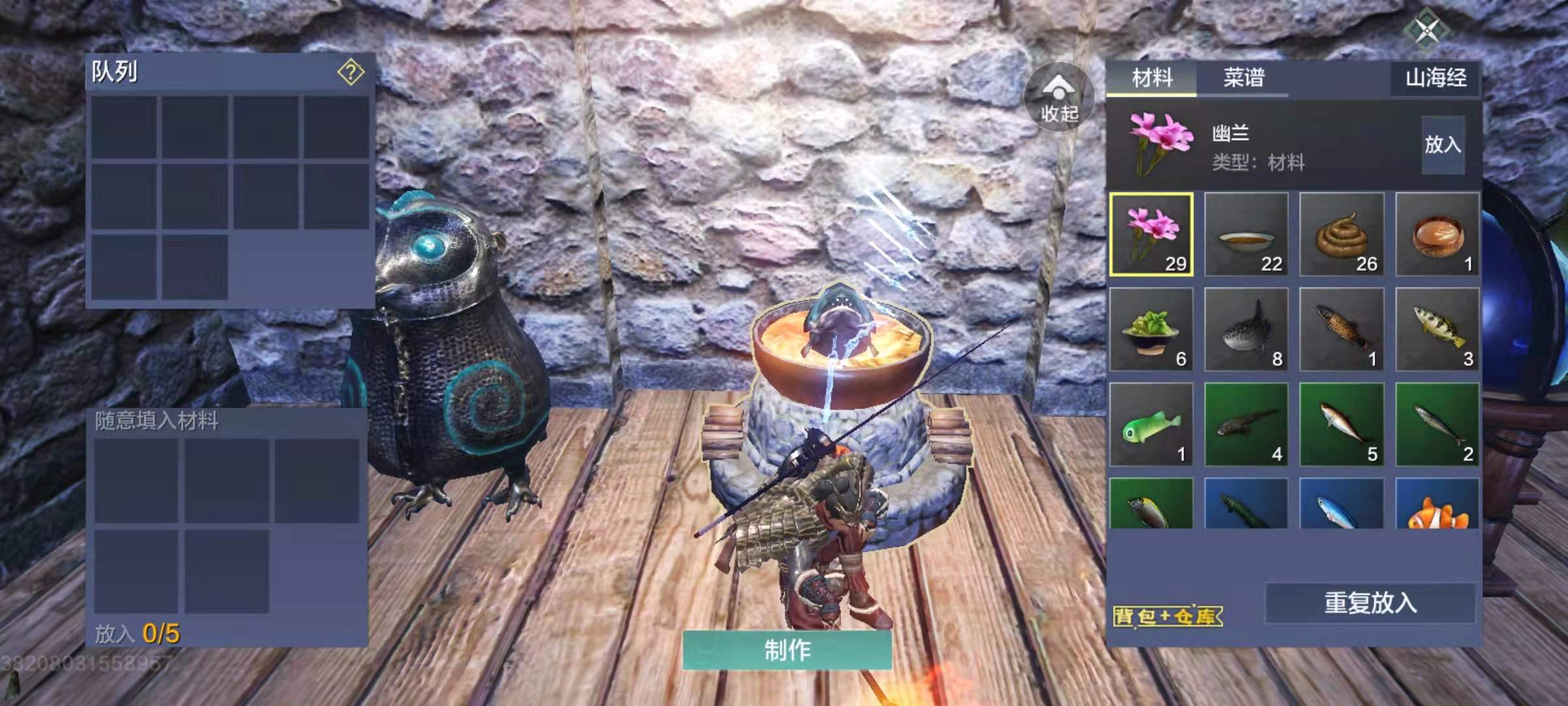Switch to the 菜谱 recipe tab

click(x=1243, y=78)
